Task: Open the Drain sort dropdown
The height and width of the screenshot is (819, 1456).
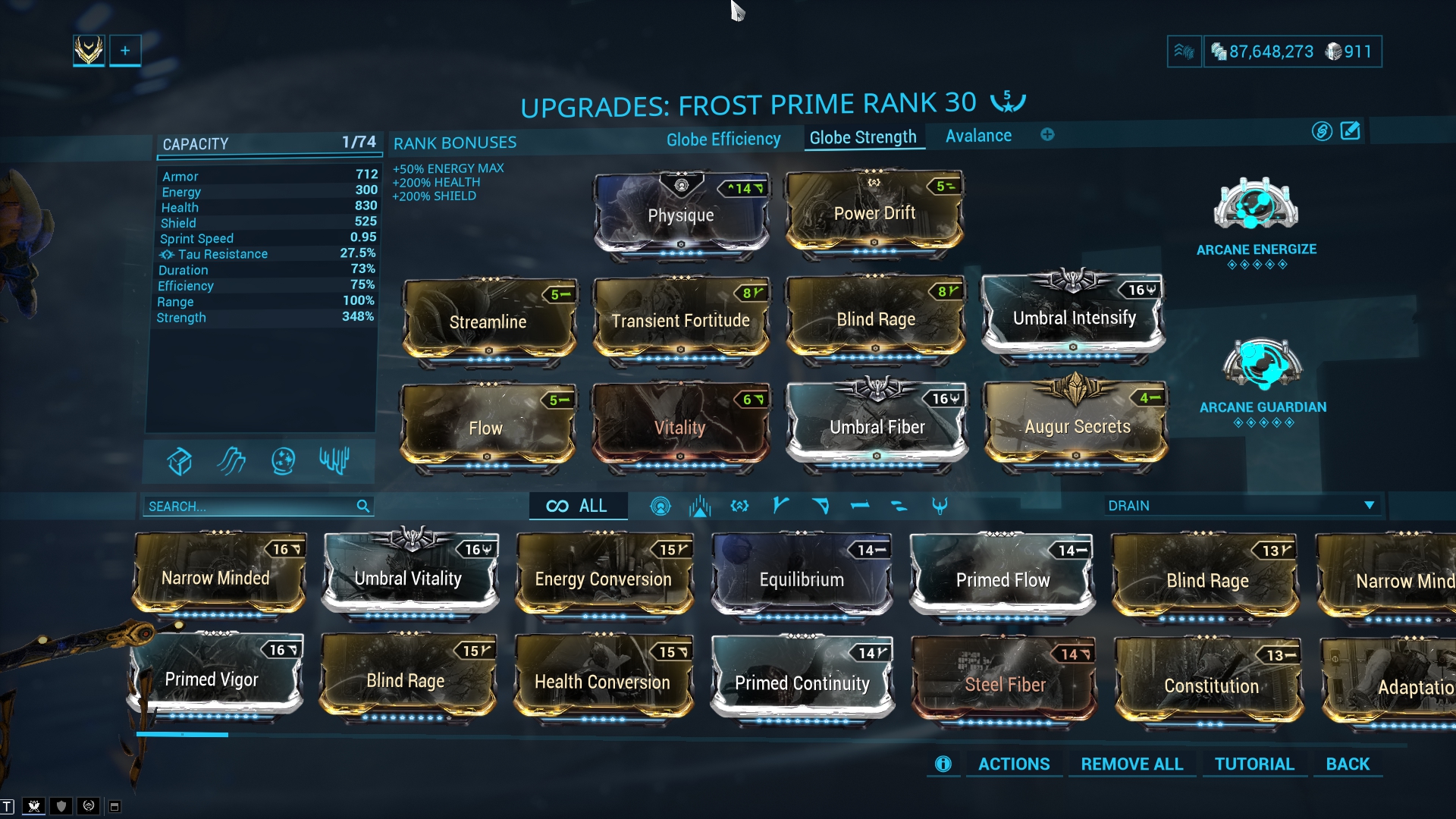Action: point(1241,506)
